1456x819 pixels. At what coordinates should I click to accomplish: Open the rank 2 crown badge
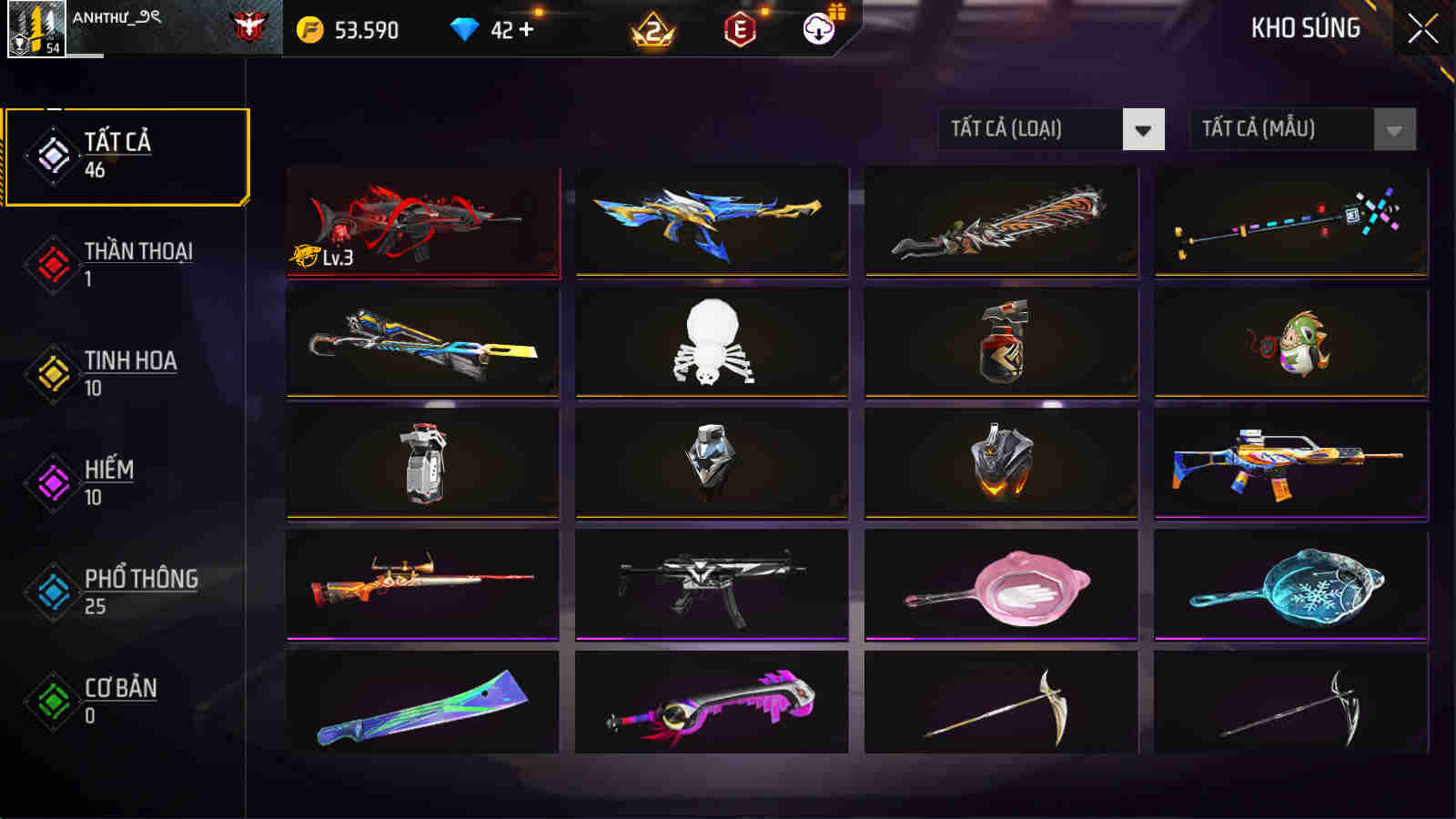click(x=652, y=29)
